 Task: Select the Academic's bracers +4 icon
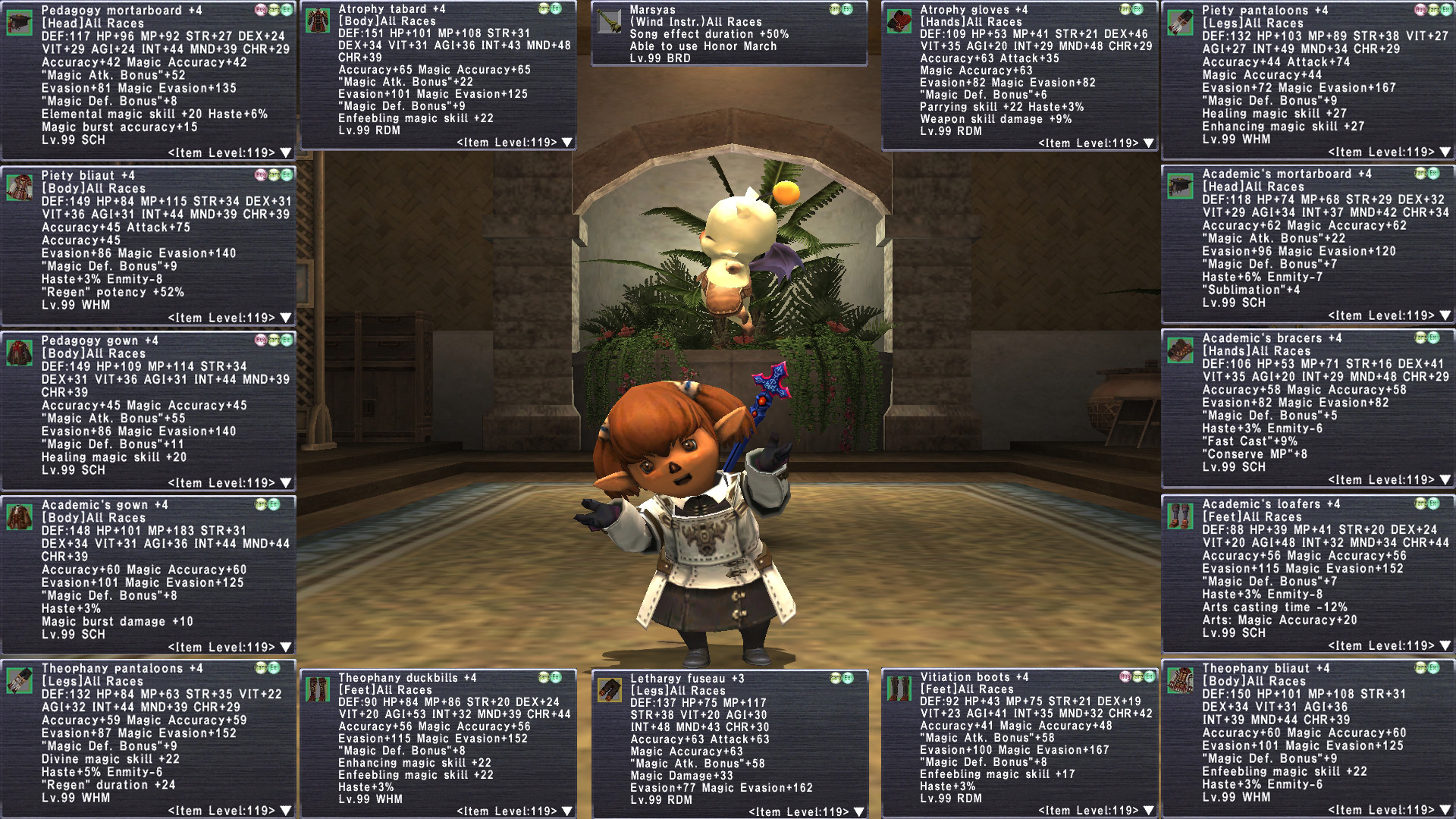click(x=1180, y=350)
